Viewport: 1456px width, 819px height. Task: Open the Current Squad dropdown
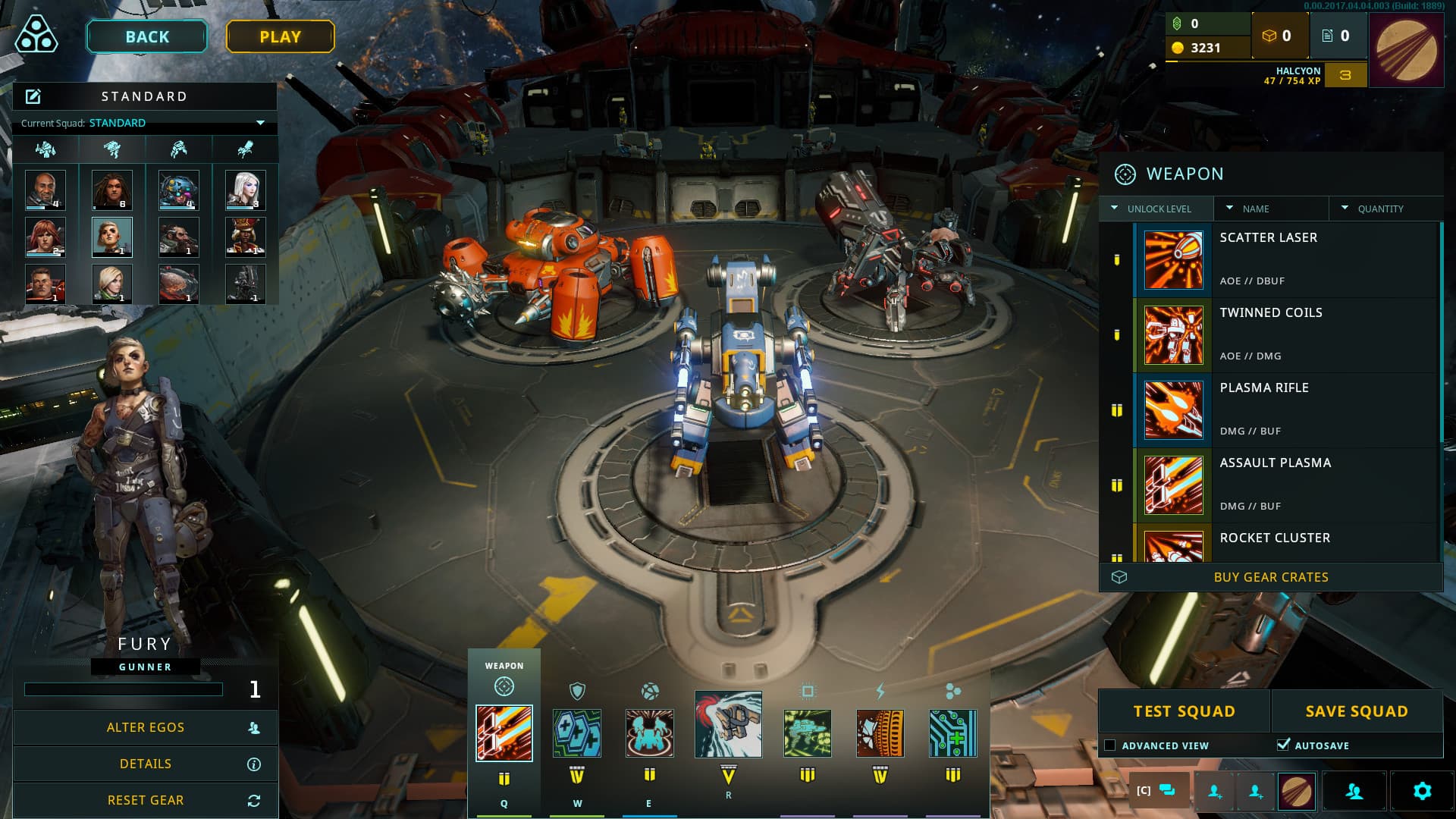pos(259,122)
